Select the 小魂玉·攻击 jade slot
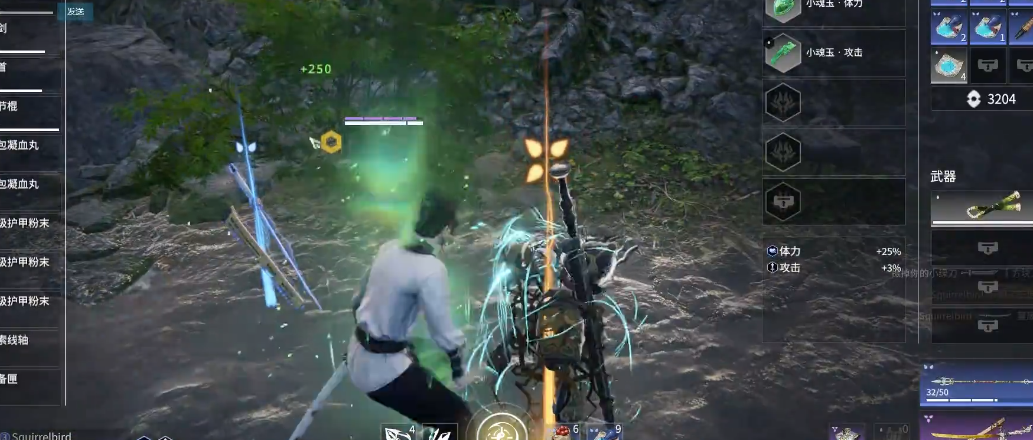This screenshot has width=1033, height=440. coord(834,53)
